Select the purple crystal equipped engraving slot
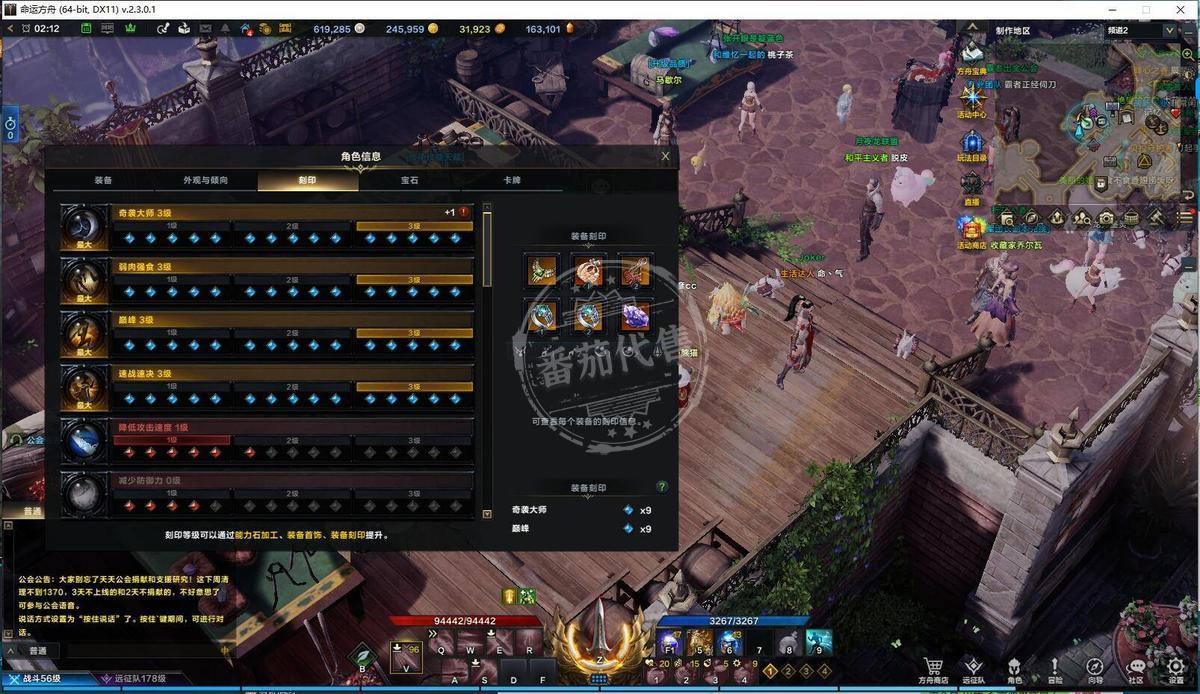Image resolution: width=1200 pixels, height=694 pixels. pyautogui.click(x=635, y=315)
